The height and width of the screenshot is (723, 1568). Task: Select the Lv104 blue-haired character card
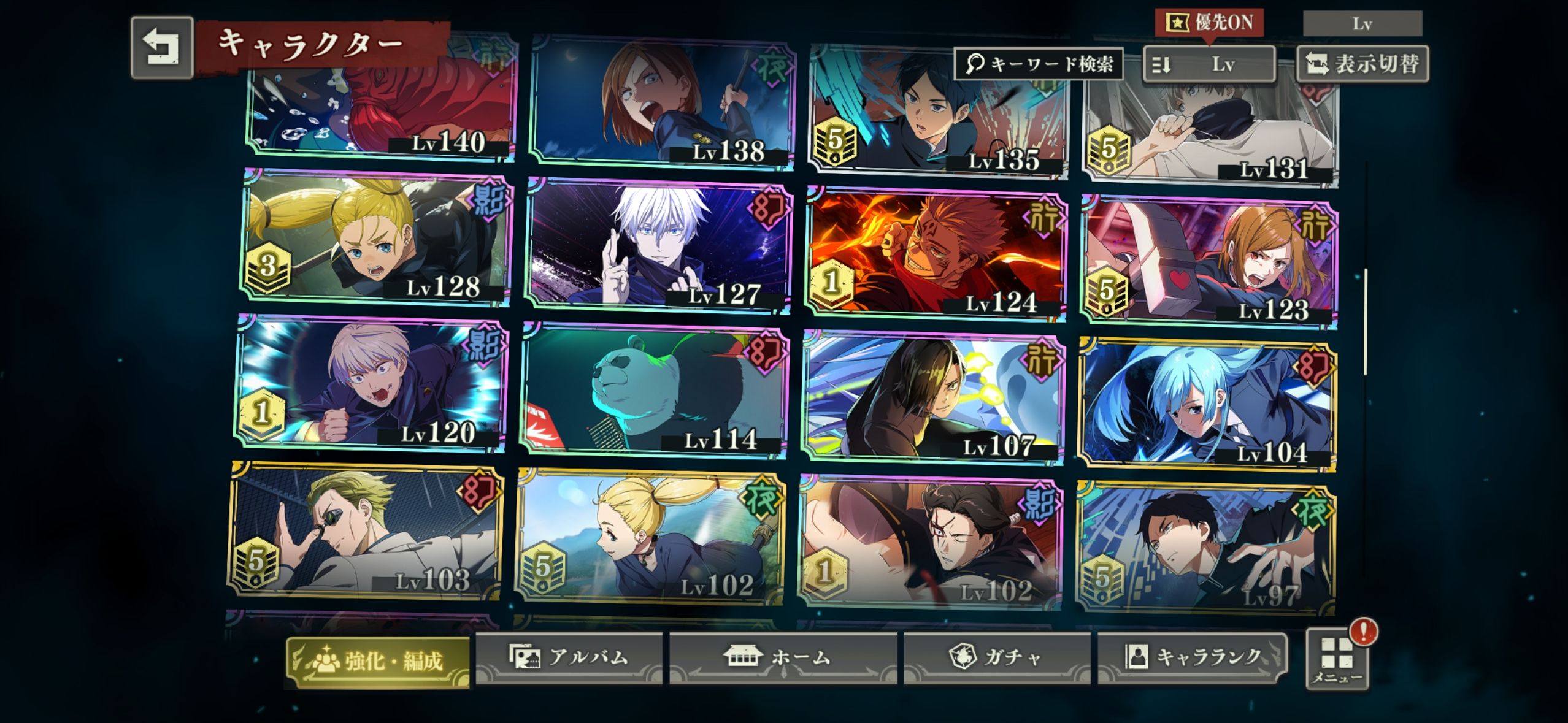[1207, 404]
